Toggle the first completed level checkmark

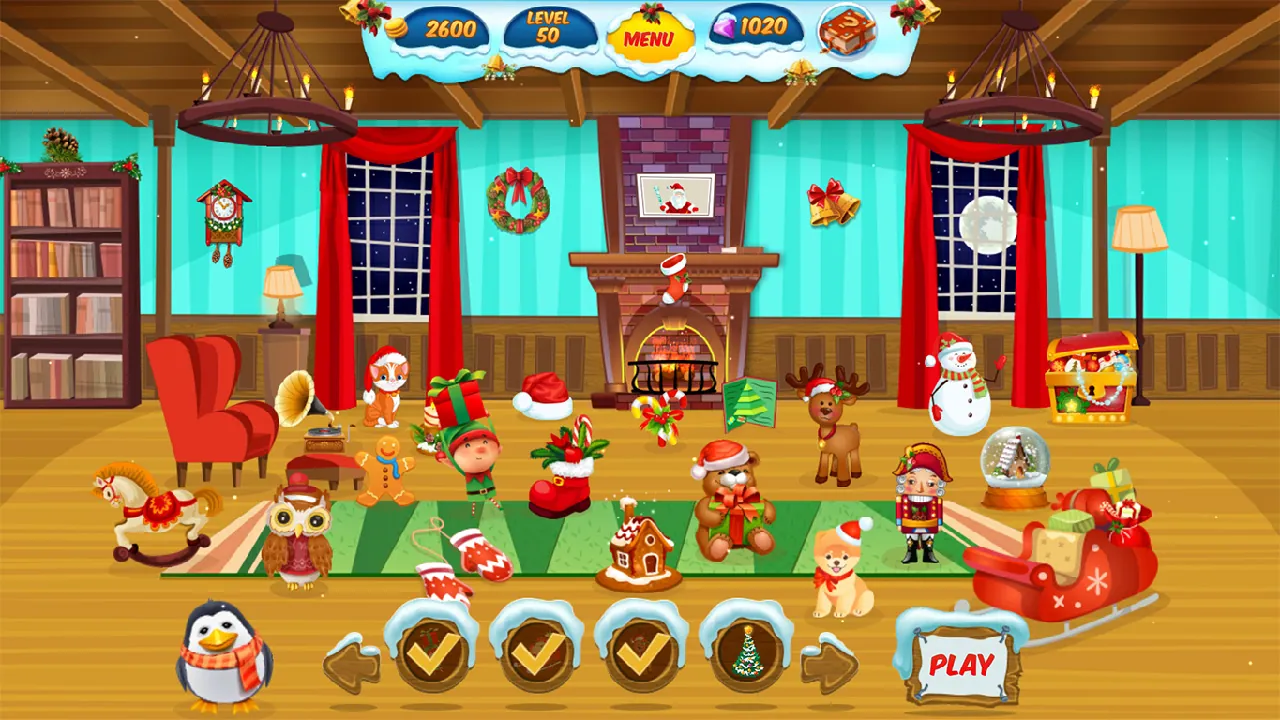point(433,652)
